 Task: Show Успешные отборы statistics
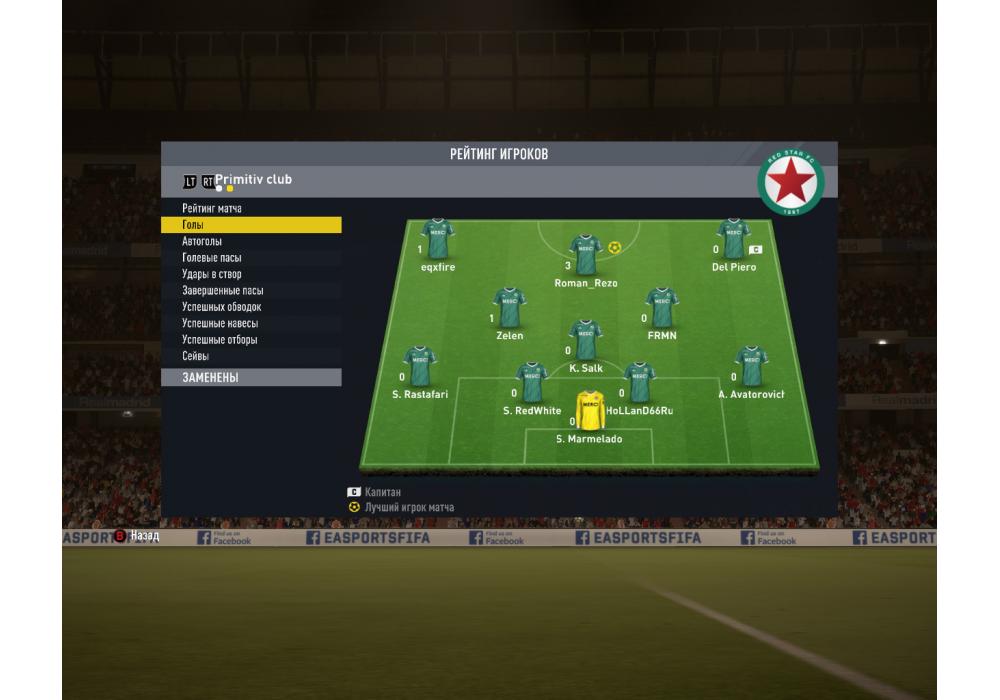click(220, 340)
